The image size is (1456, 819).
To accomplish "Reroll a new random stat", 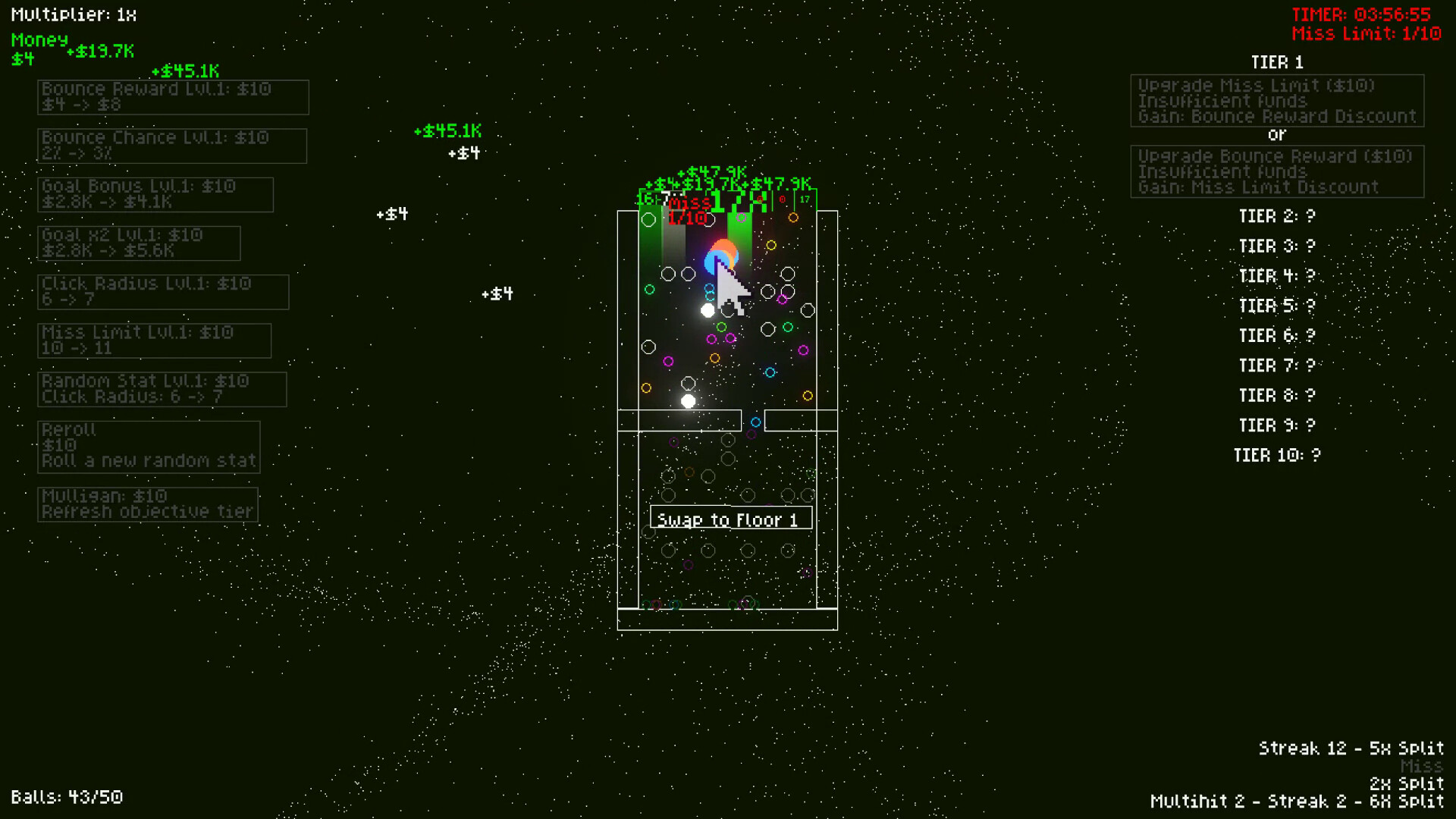I will (149, 445).
